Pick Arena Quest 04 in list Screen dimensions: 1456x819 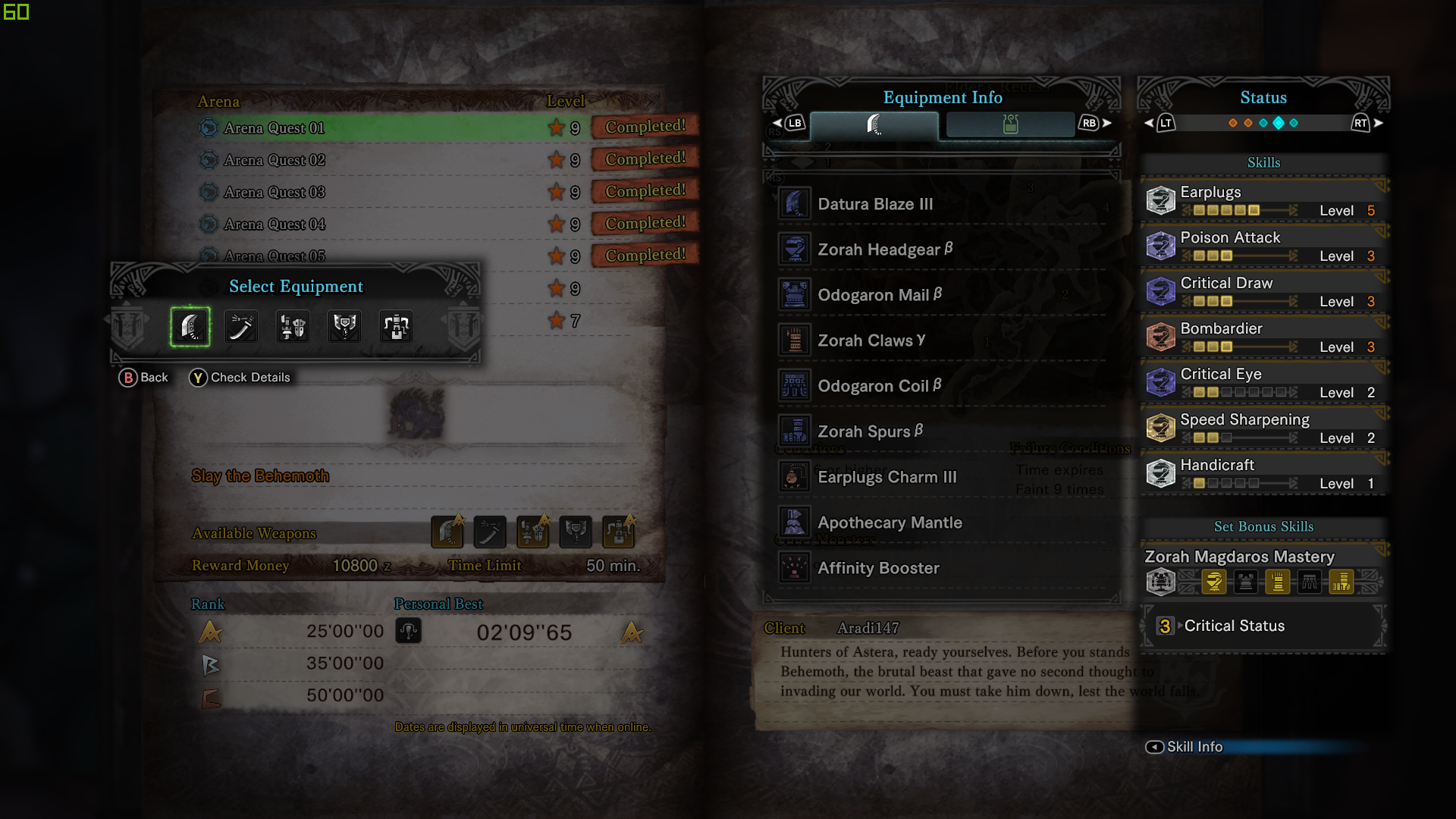[x=275, y=224]
